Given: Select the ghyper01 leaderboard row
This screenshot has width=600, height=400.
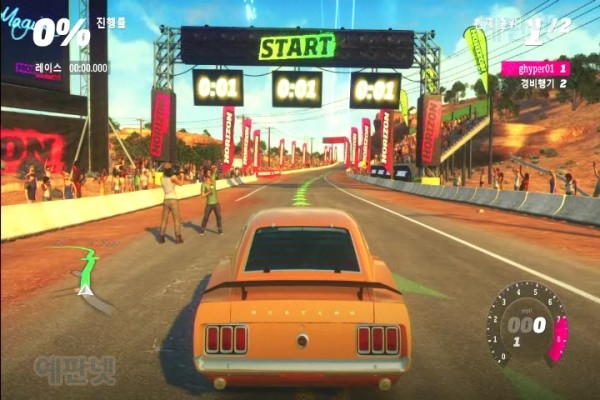Looking at the screenshot, I should pos(535,68).
